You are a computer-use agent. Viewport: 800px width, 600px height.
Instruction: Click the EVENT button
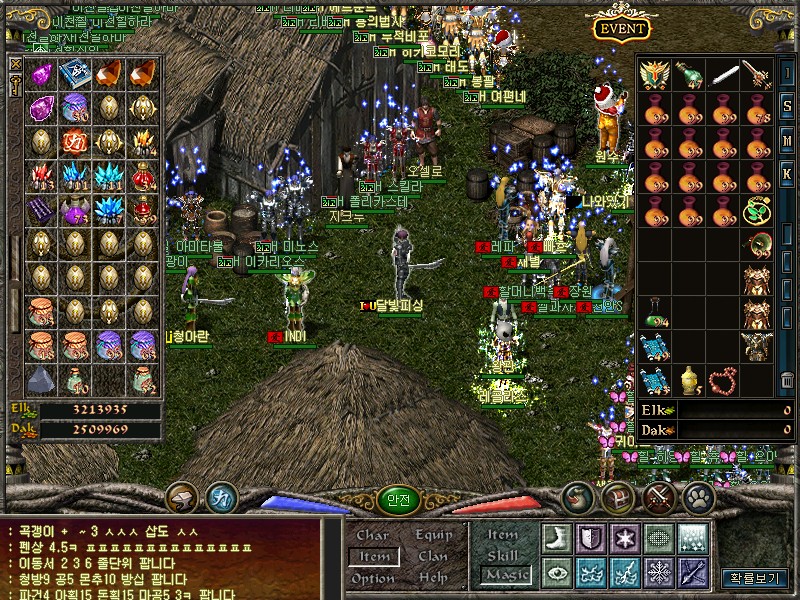[x=622, y=28]
